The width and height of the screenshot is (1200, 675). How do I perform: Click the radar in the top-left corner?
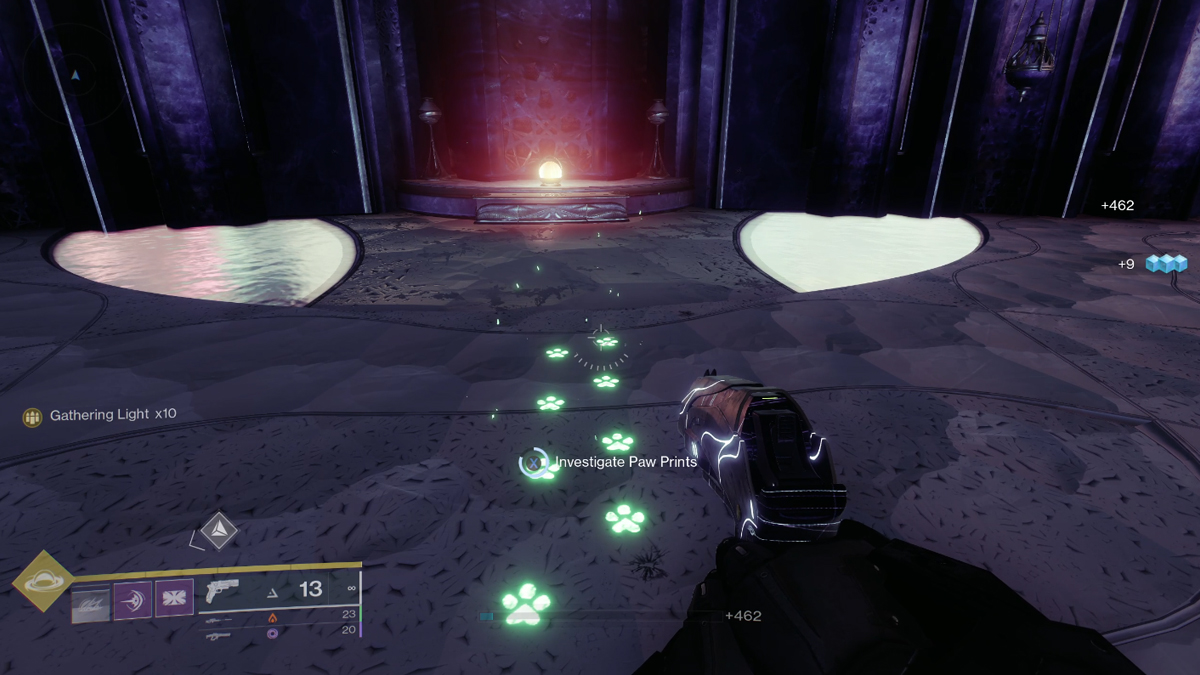click(x=76, y=74)
